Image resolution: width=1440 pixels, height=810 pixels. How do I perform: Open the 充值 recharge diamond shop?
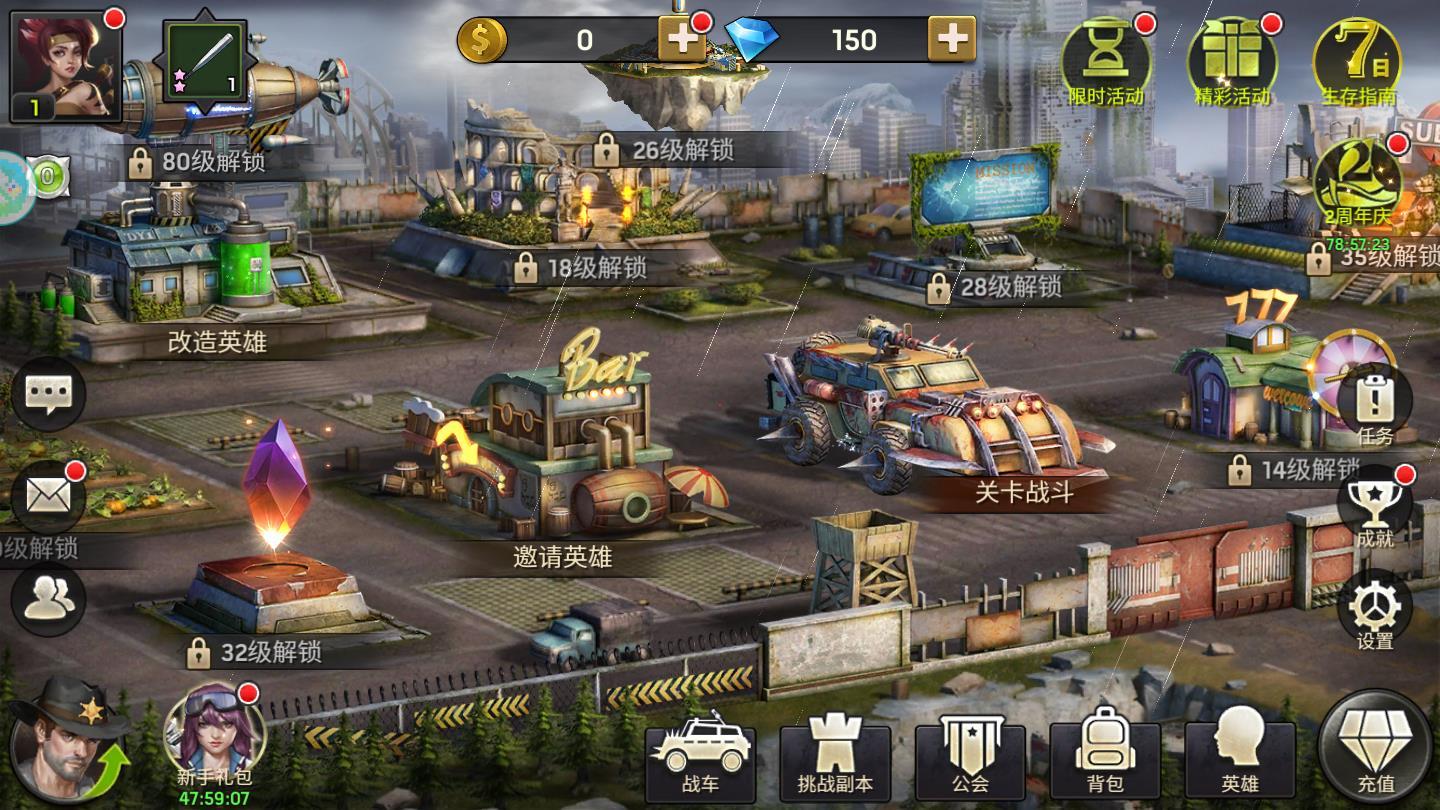(1375, 750)
